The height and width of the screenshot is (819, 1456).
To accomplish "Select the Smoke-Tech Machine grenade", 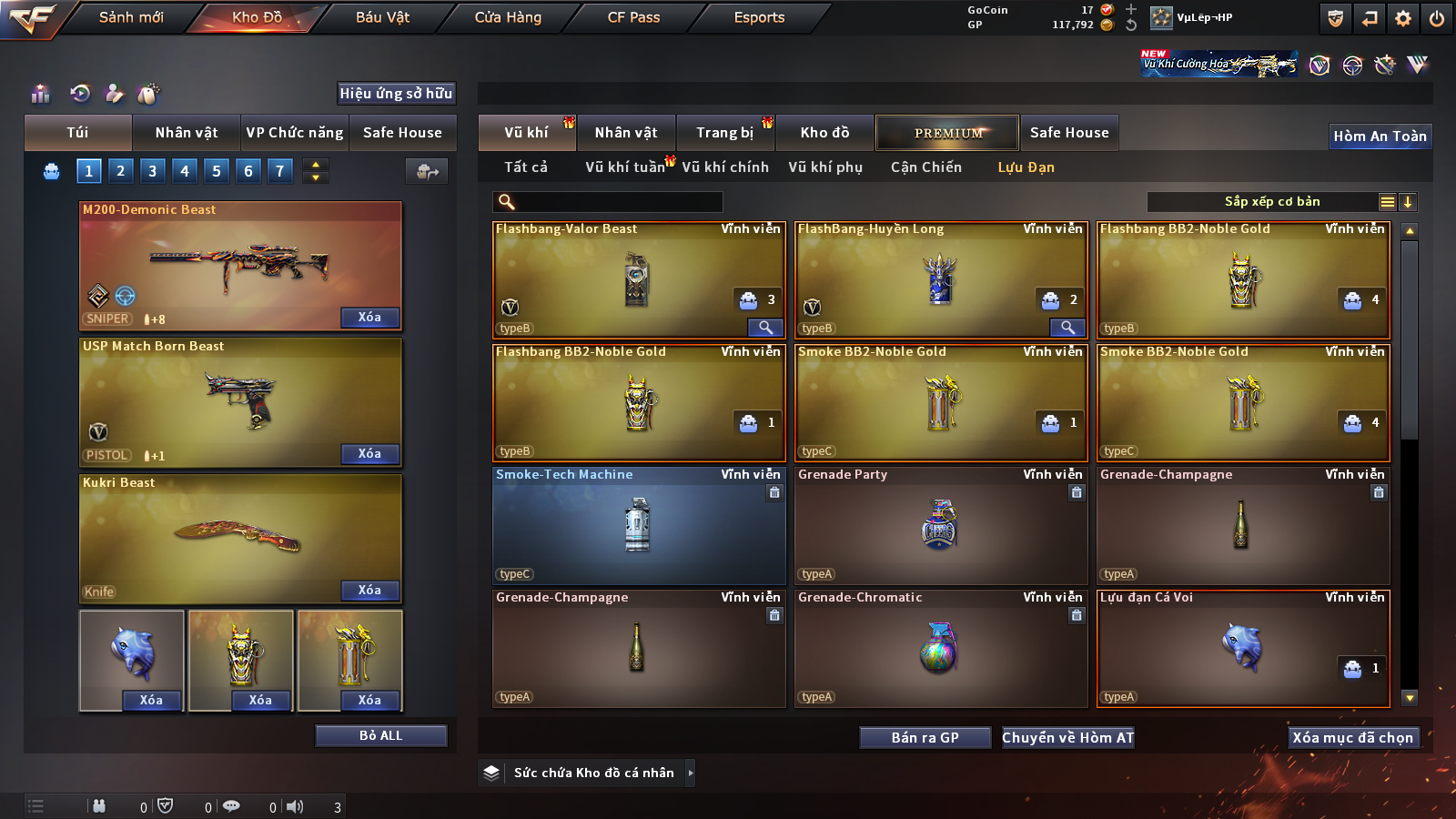I will (x=638, y=526).
